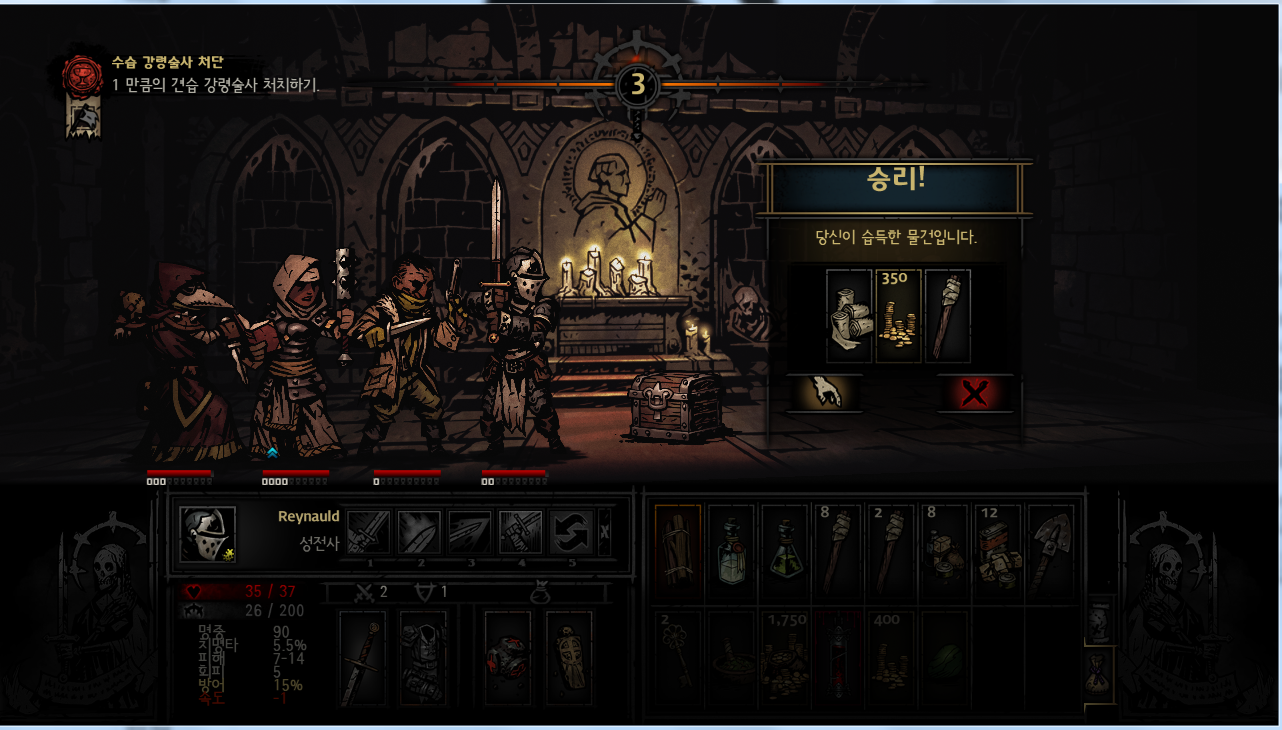The width and height of the screenshot is (1282, 730).
Task: Close the victory loot window
Action: [974, 393]
